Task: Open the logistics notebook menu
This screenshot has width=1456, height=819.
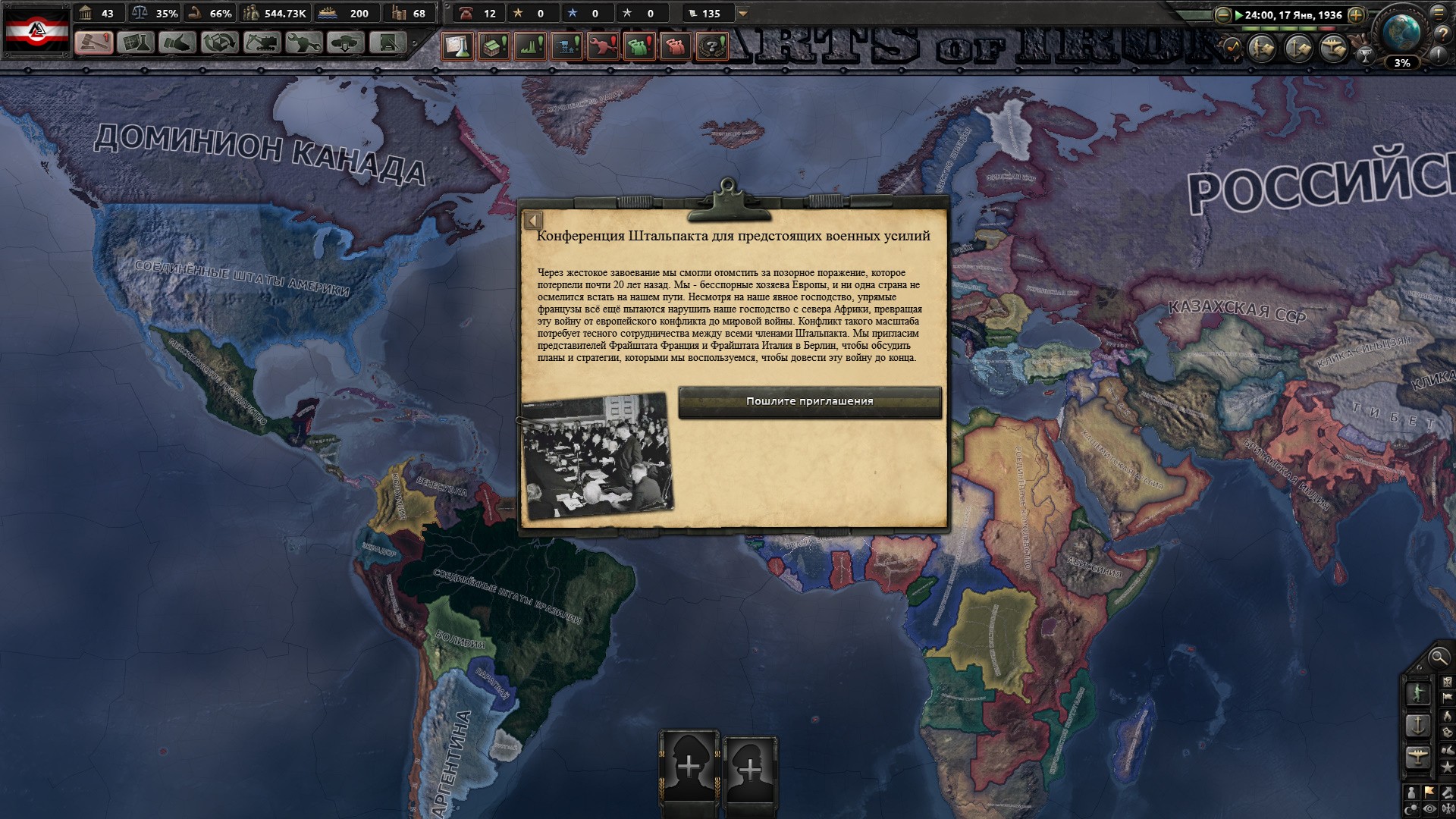Action: tap(388, 43)
